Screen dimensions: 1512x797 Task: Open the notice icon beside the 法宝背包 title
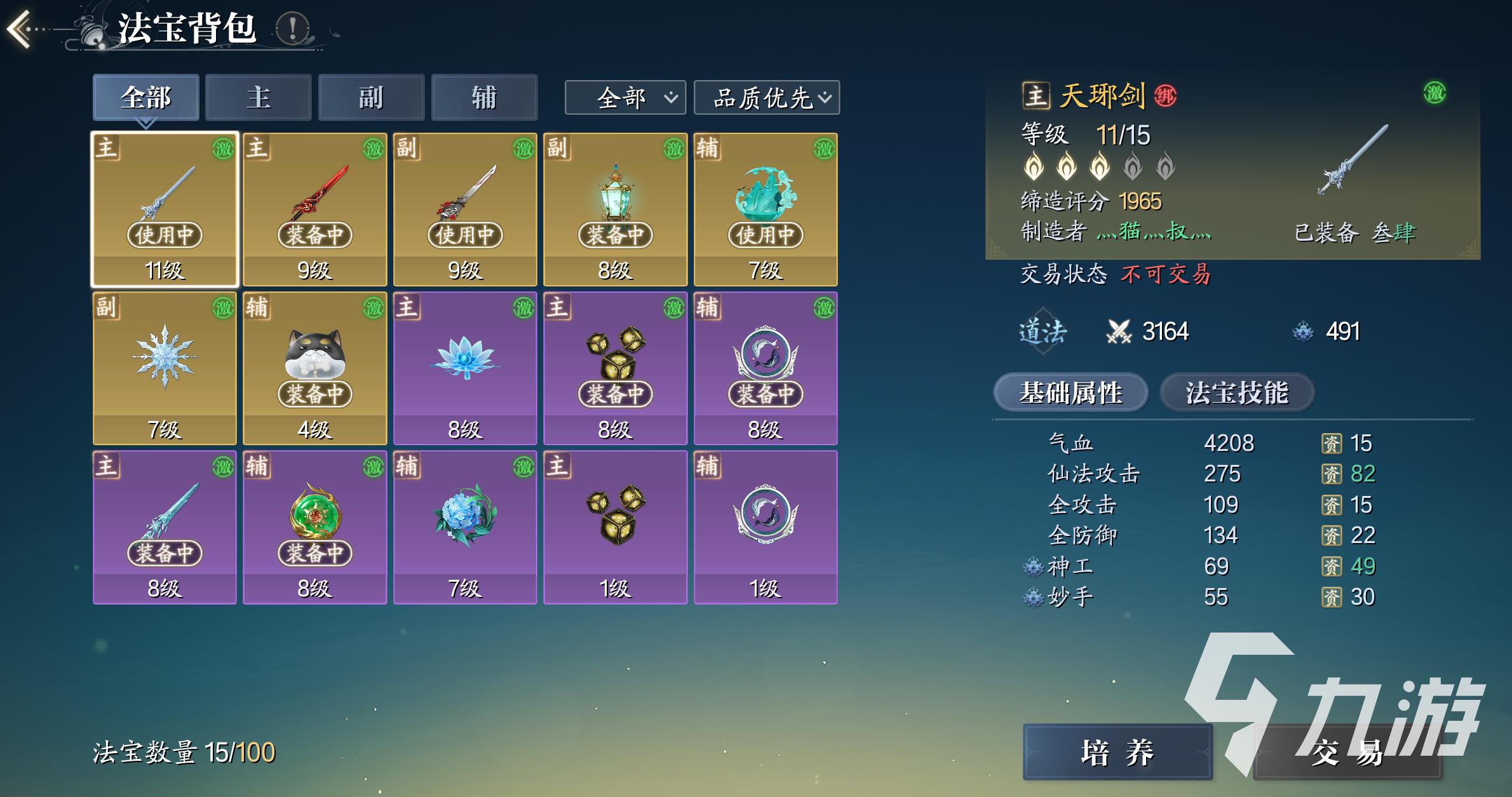point(292,29)
